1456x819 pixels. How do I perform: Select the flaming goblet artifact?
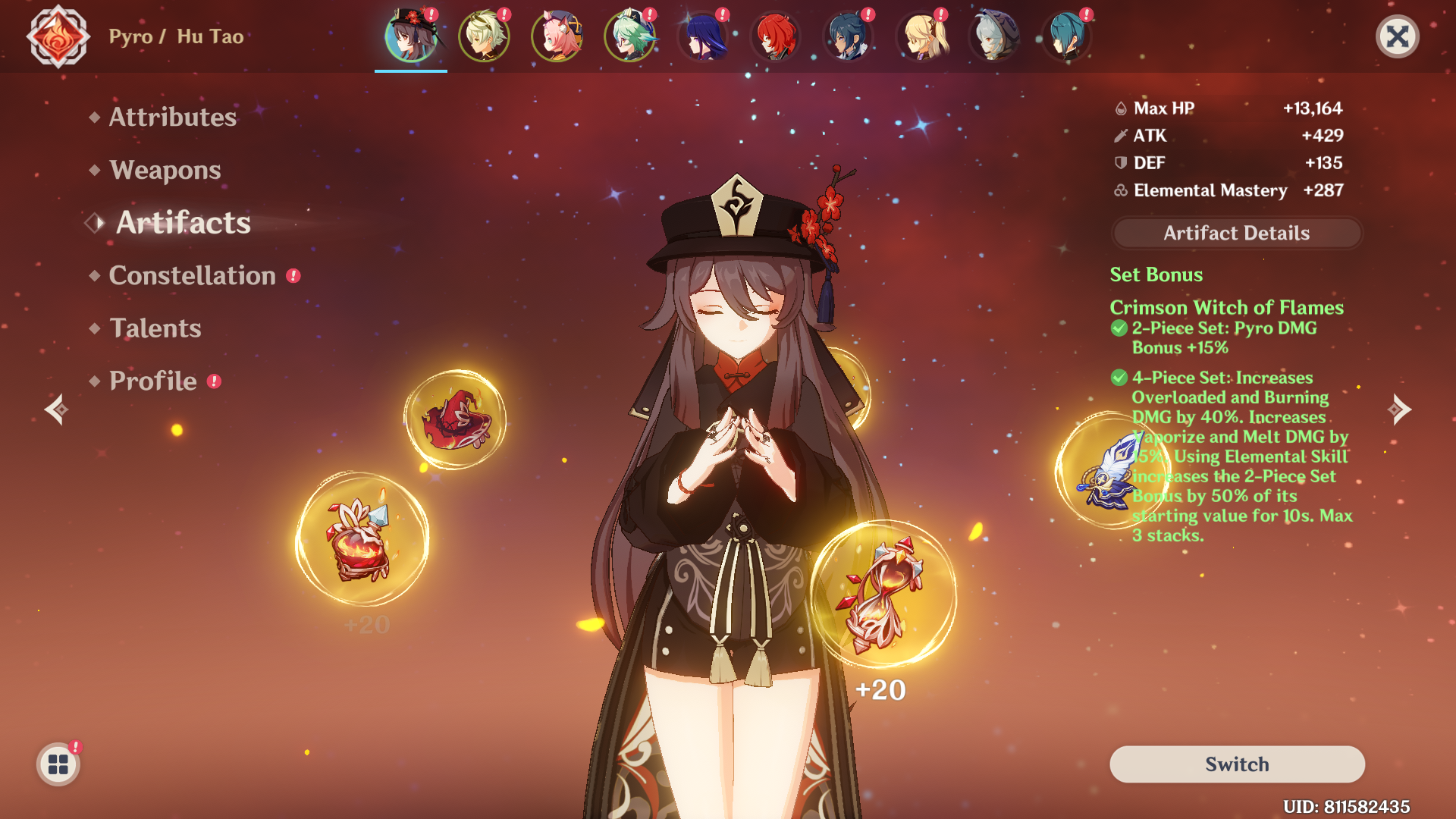coord(362,539)
